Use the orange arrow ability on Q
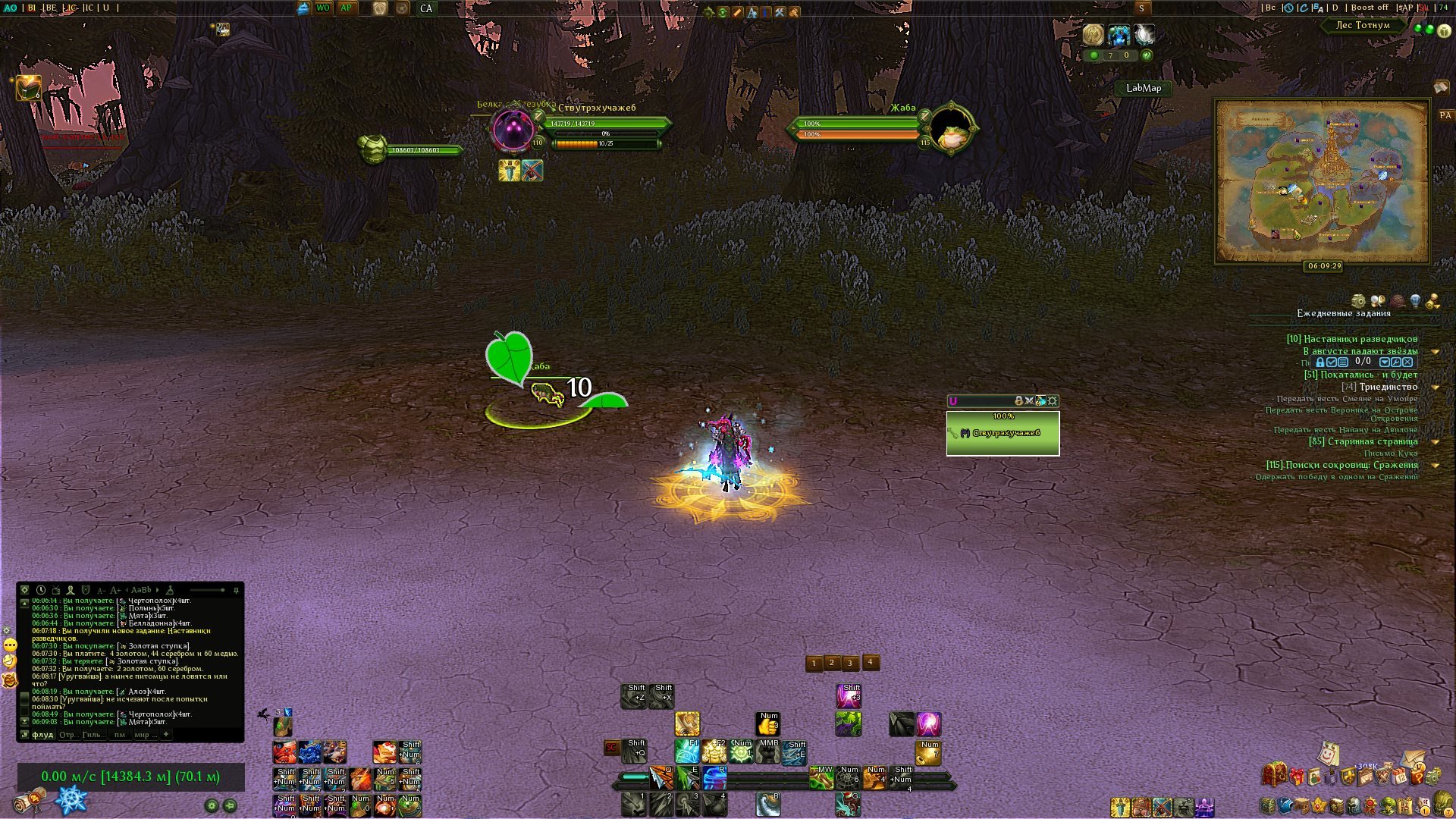 click(x=661, y=777)
